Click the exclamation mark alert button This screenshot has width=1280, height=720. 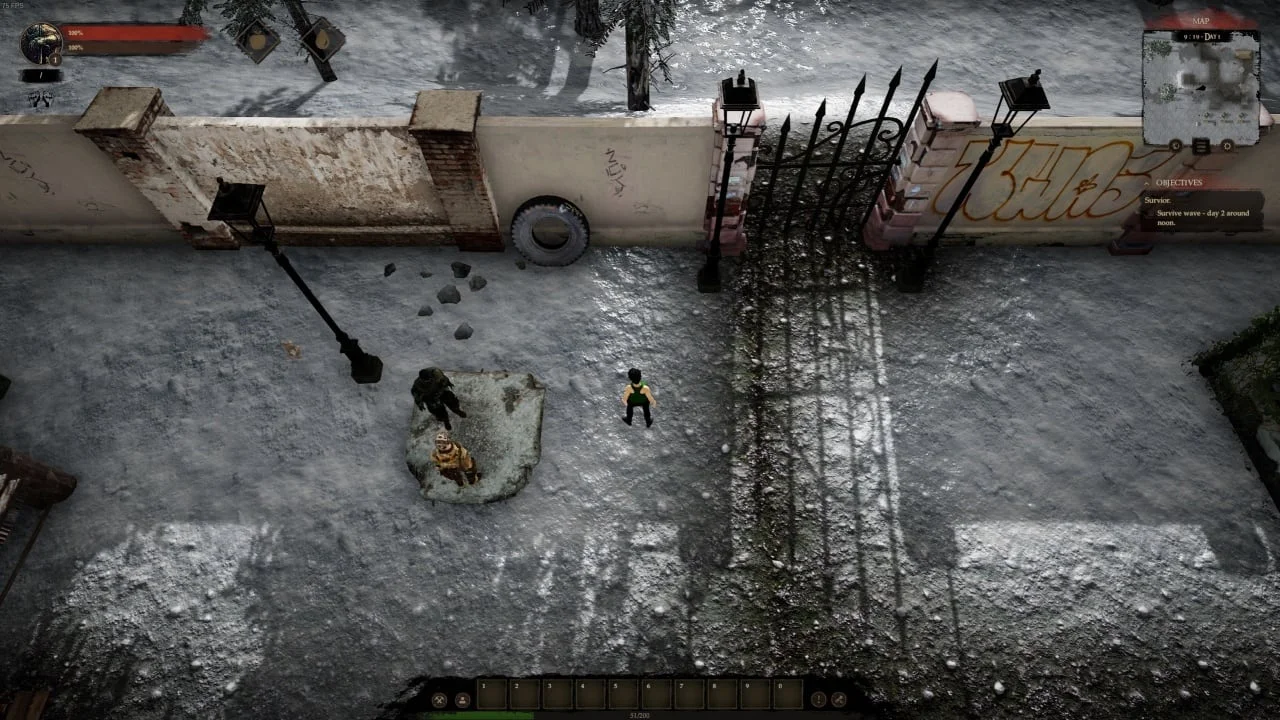(x=818, y=699)
